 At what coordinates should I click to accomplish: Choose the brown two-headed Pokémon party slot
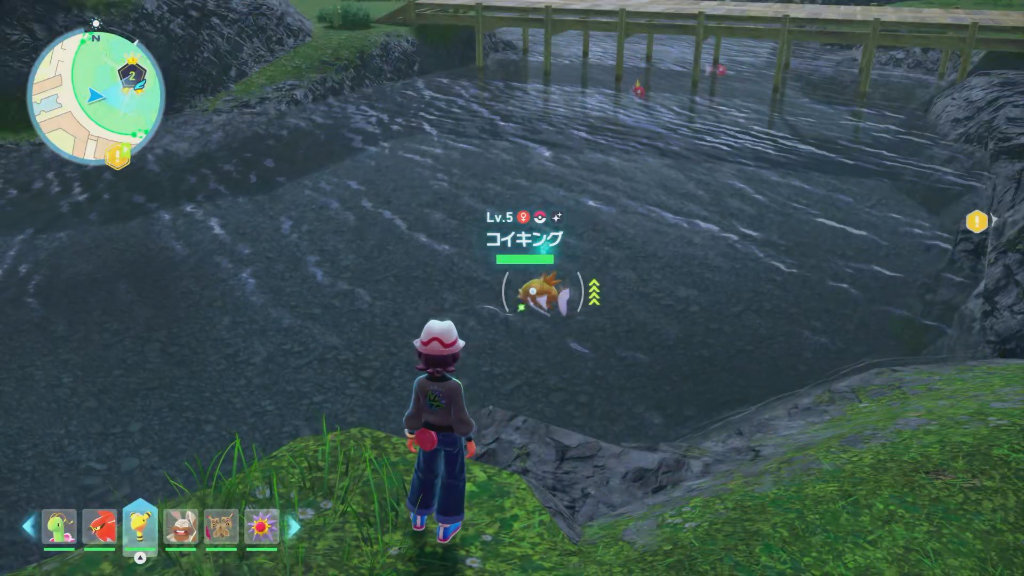221,526
